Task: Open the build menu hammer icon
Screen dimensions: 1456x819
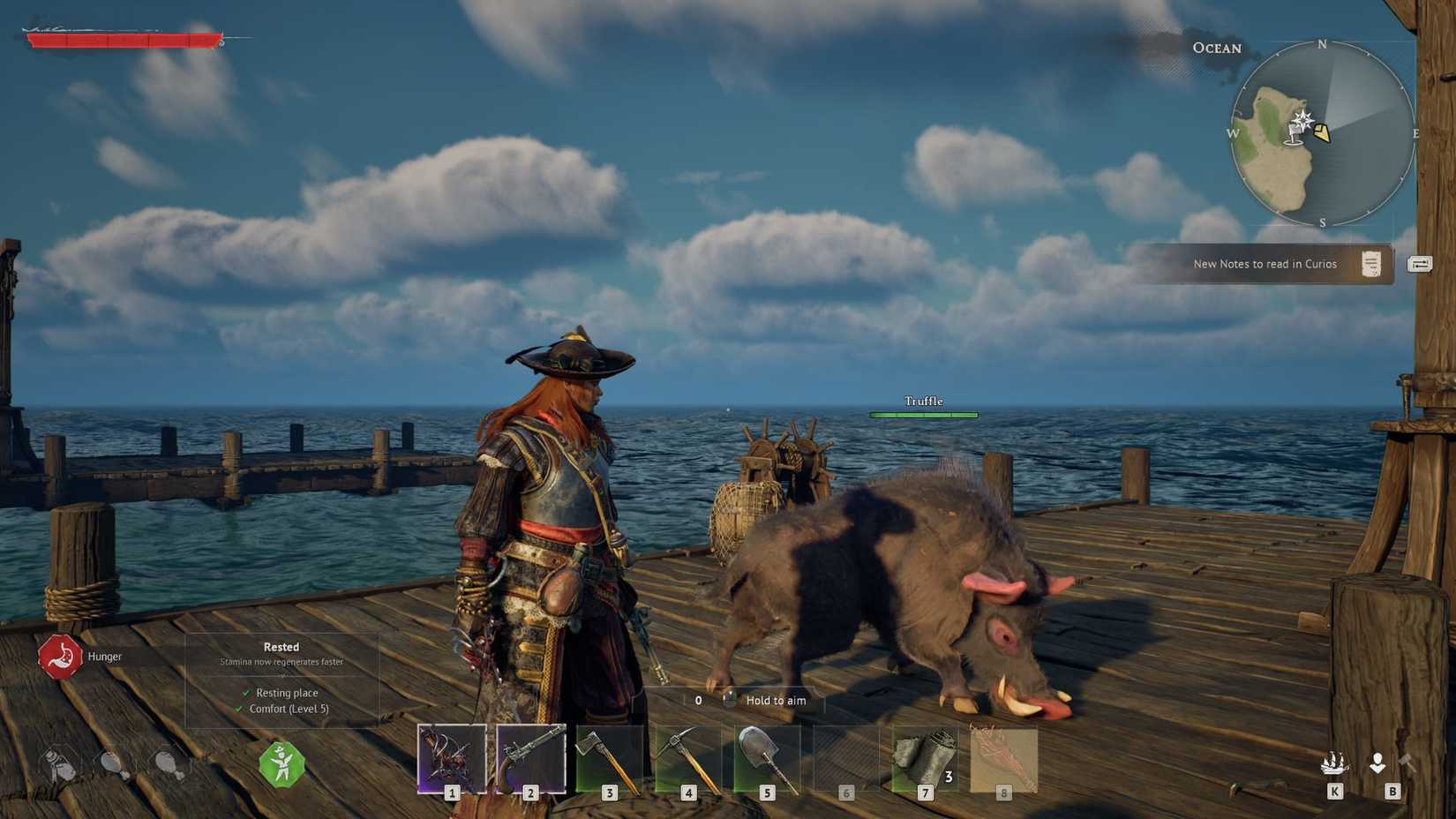Action: click(1406, 763)
